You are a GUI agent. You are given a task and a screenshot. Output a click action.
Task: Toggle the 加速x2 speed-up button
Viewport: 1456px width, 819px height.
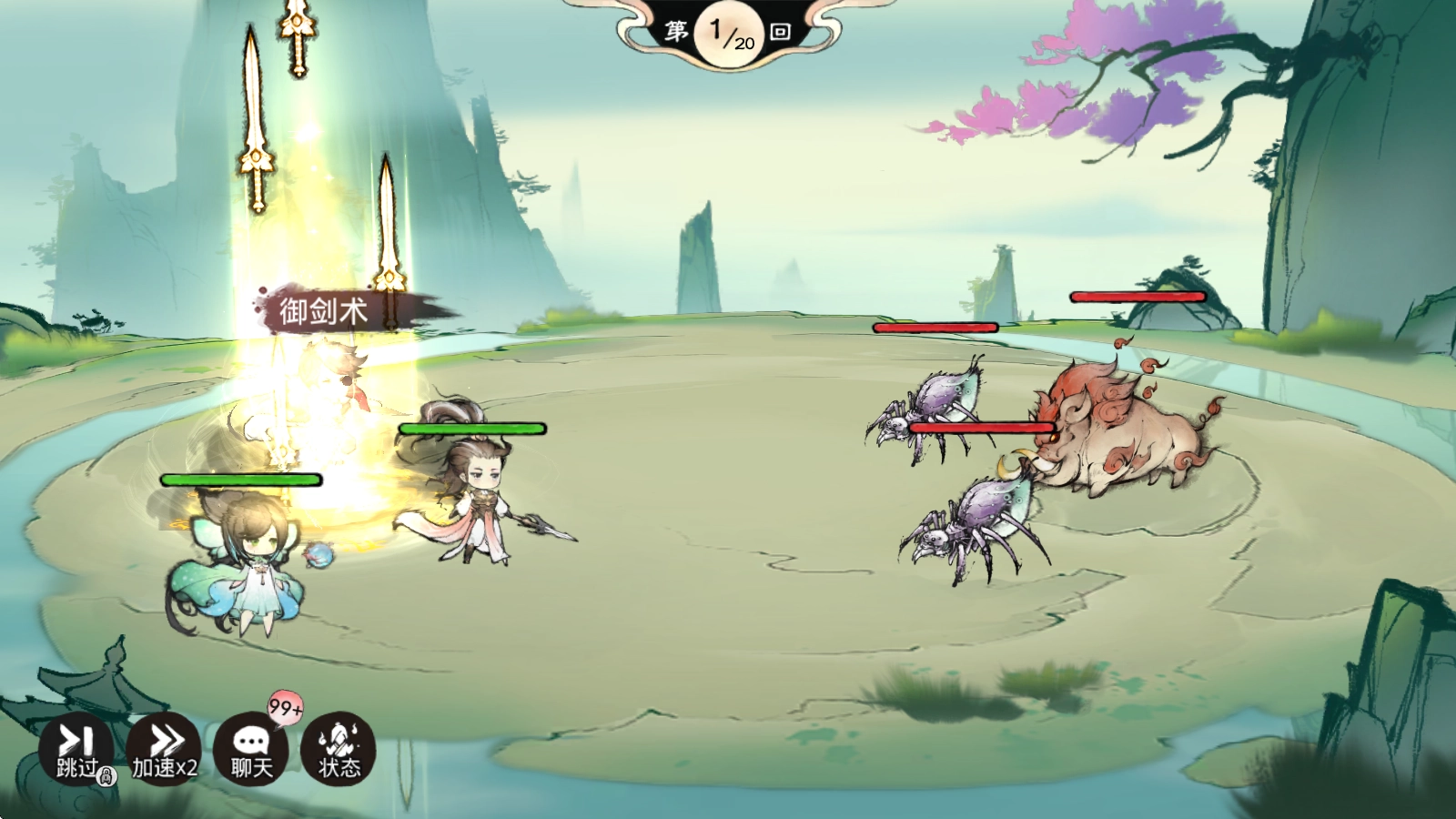click(164, 749)
